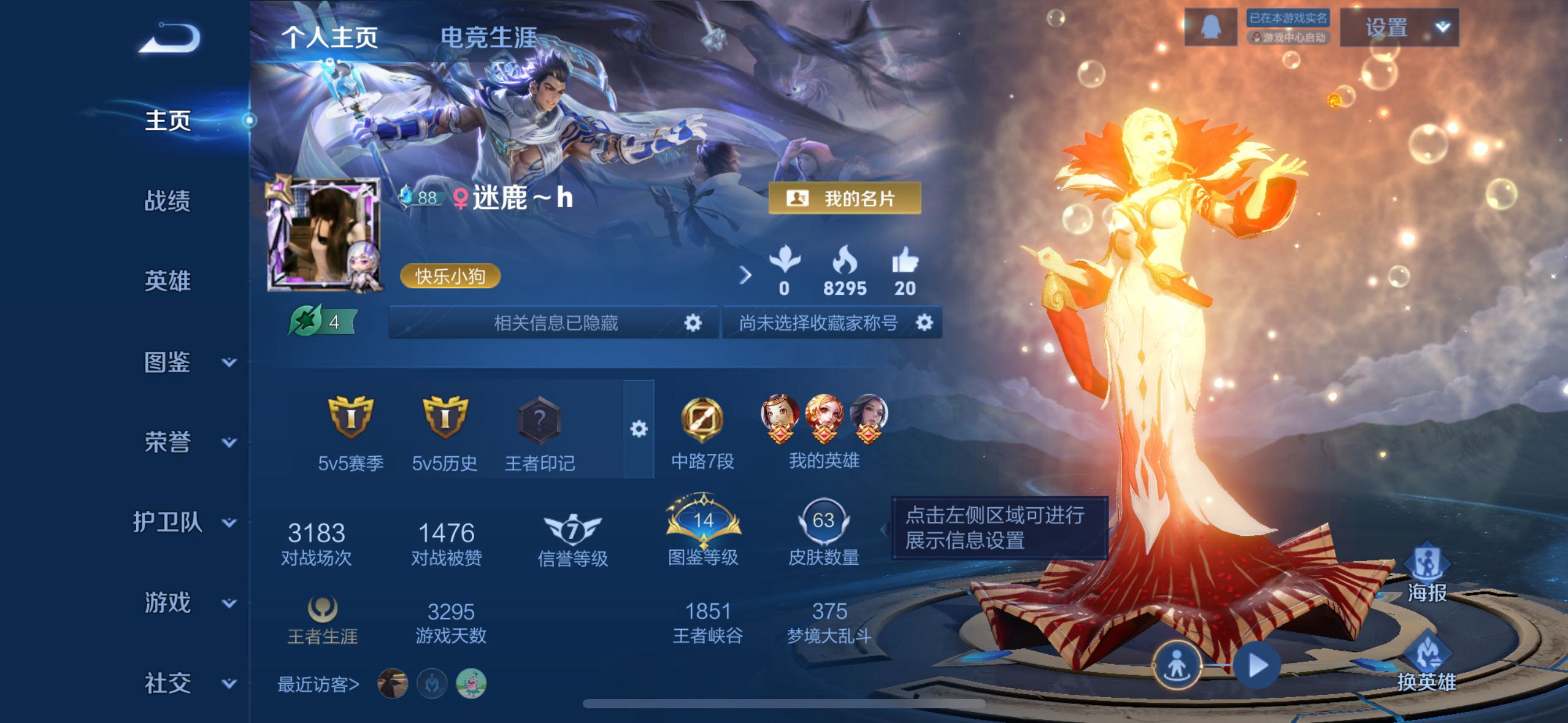Open the 战绩 section in the sidebar
The height and width of the screenshot is (723, 1568).
167,201
